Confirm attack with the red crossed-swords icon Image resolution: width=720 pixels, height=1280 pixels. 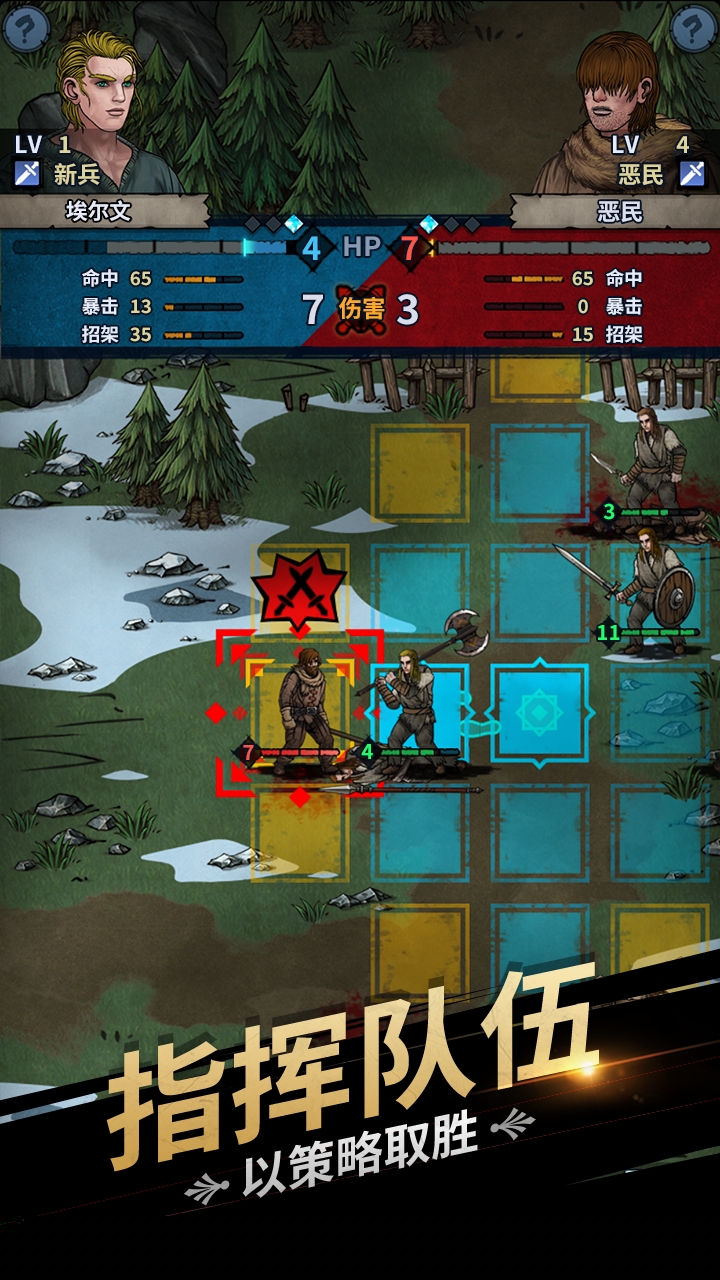298,590
